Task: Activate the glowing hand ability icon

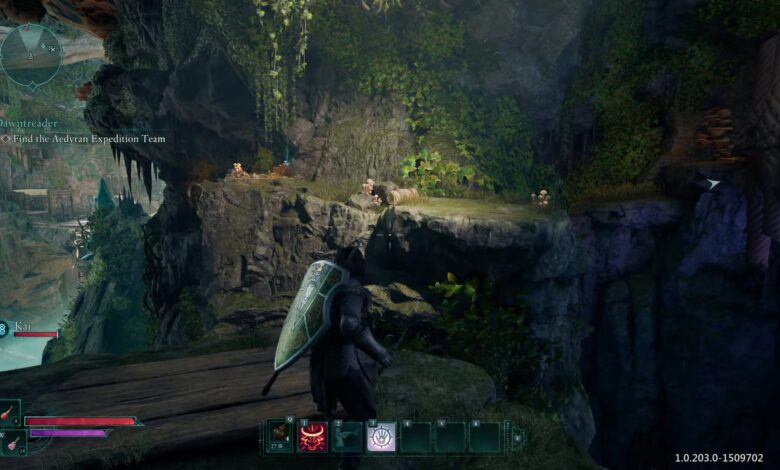Action: point(381,437)
